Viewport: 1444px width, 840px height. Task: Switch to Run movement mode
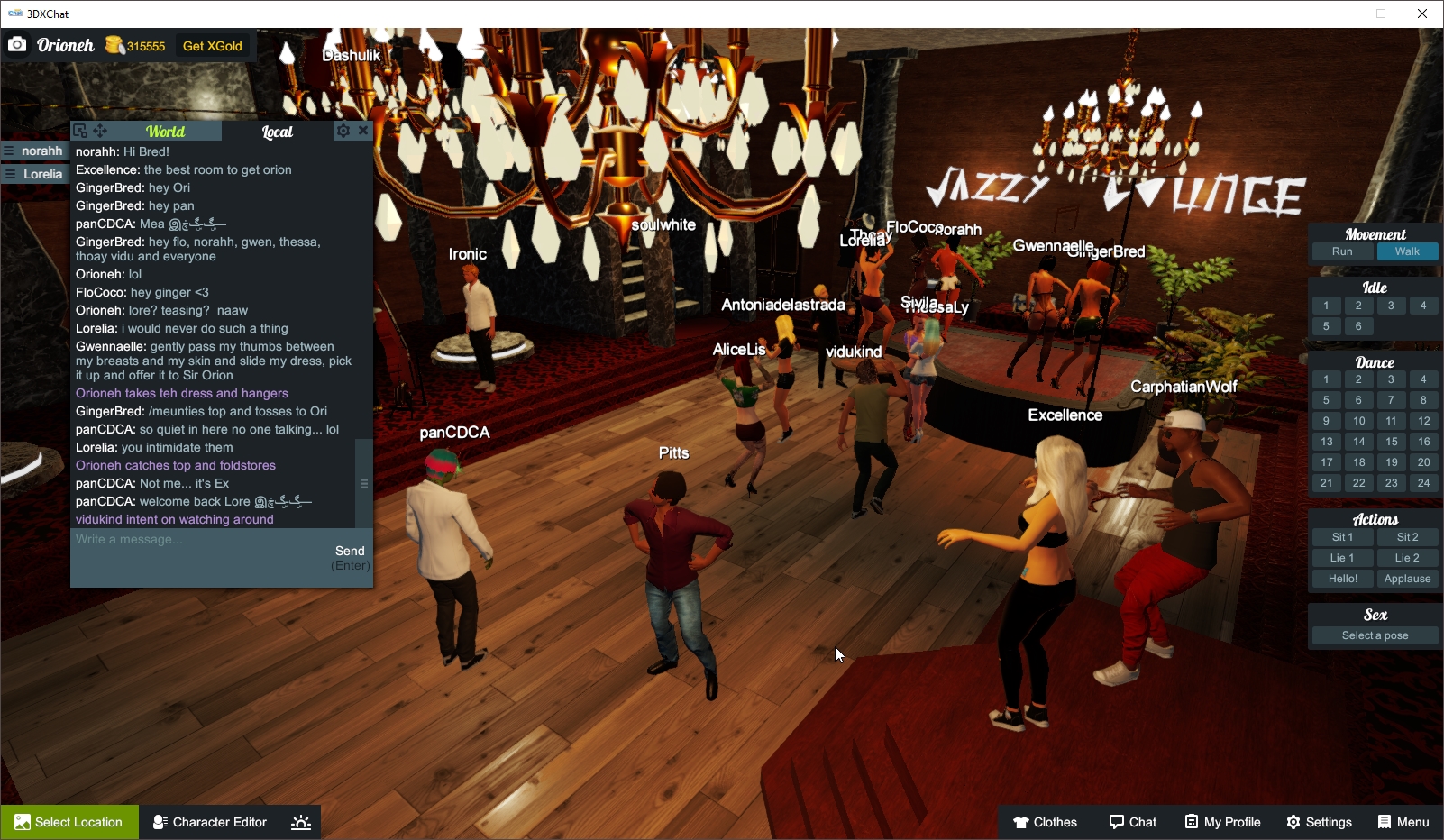[x=1342, y=251]
